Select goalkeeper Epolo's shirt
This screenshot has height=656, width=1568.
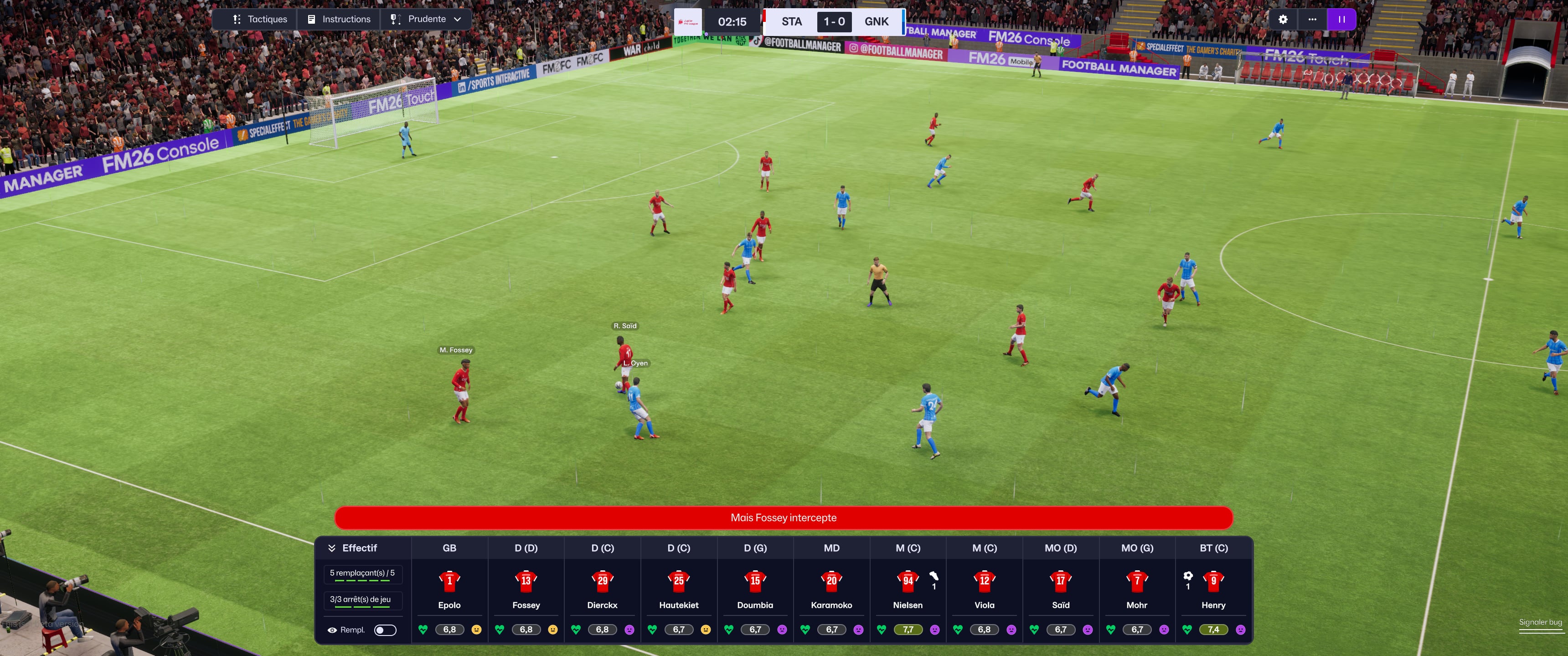[449, 580]
